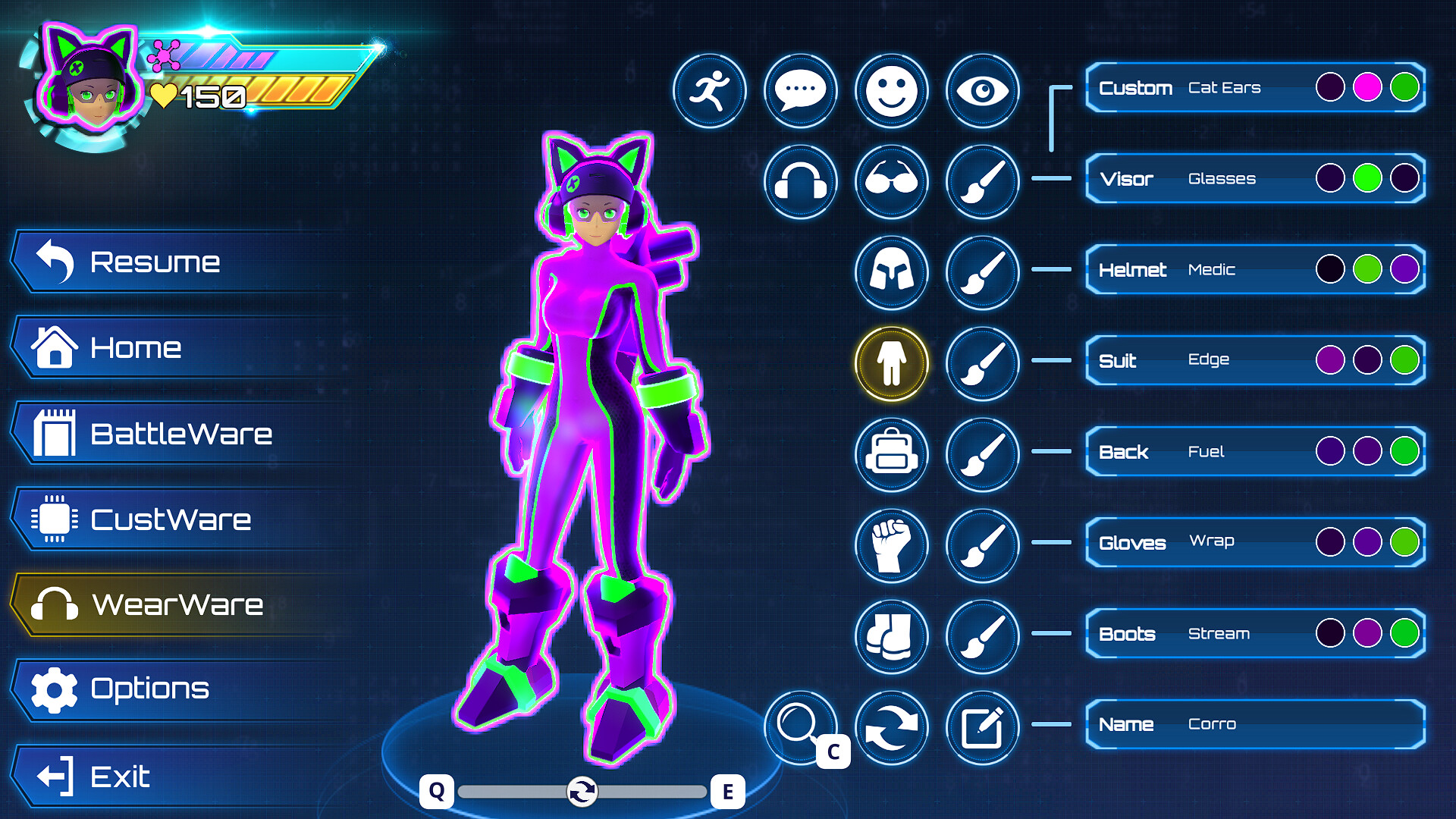This screenshot has width=1456, height=819.
Task: Click the Resume button
Action: pyautogui.click(x=152, y=262)
